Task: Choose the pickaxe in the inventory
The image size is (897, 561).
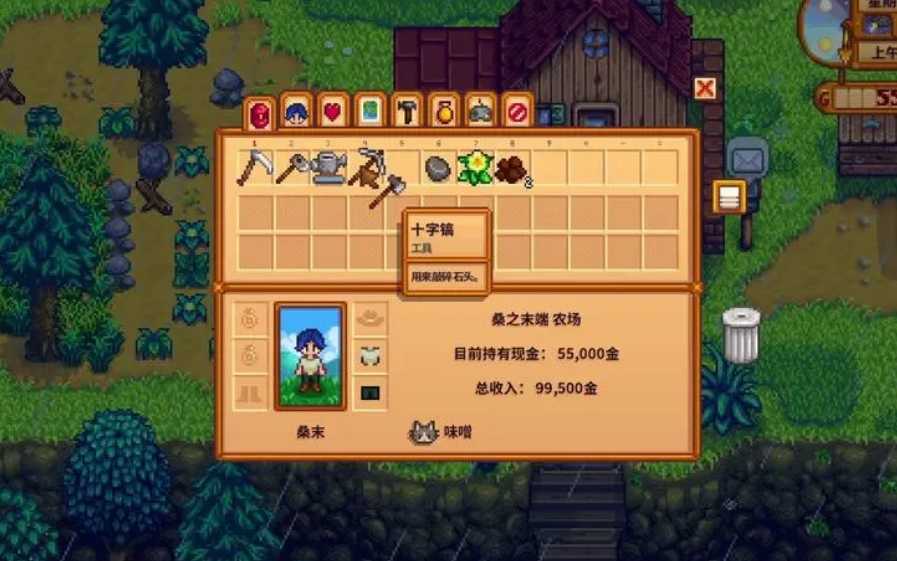Action: point(365,167)
